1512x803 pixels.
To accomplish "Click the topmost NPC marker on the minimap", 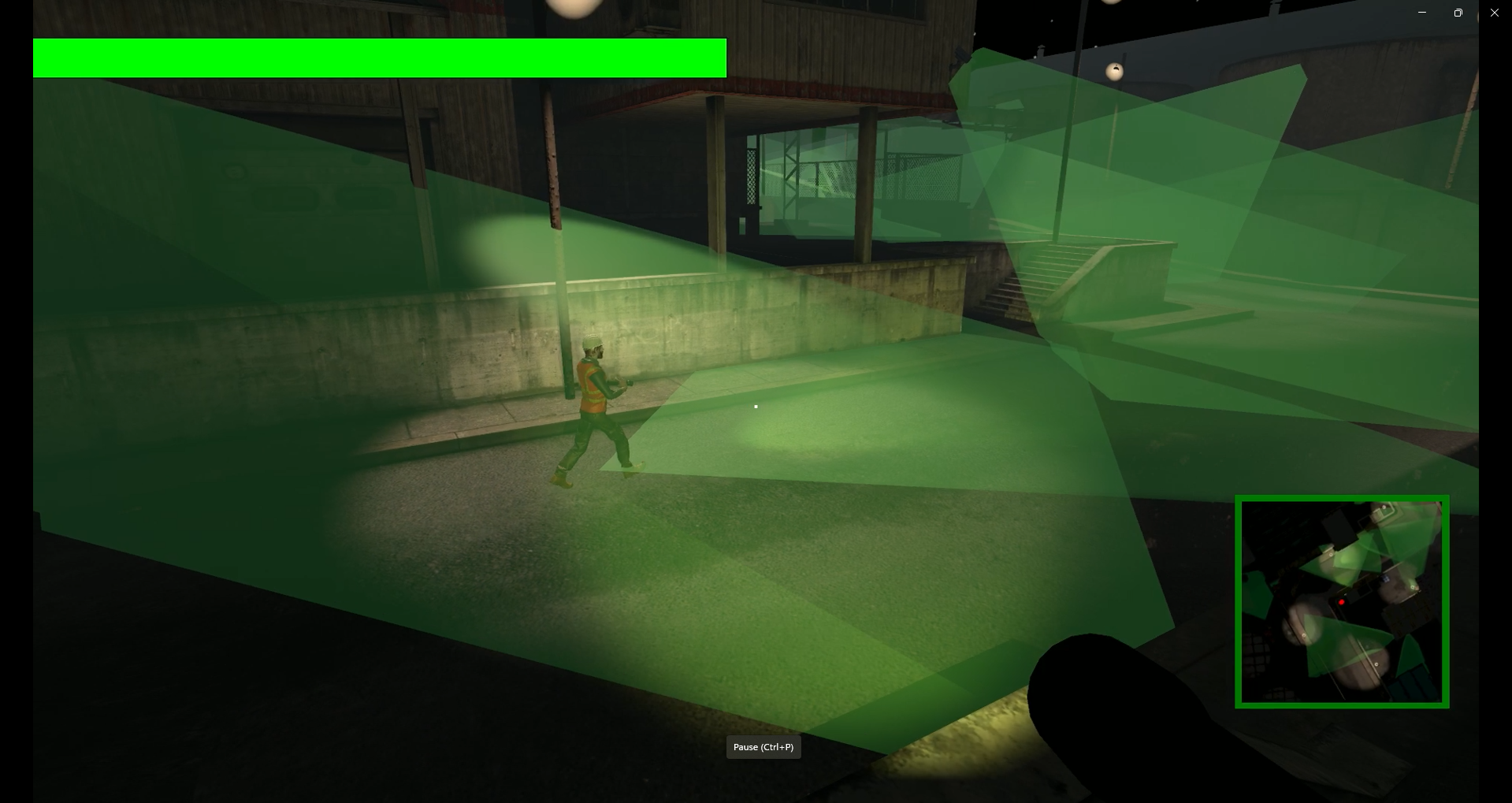I will click(x=1384, y=507).
